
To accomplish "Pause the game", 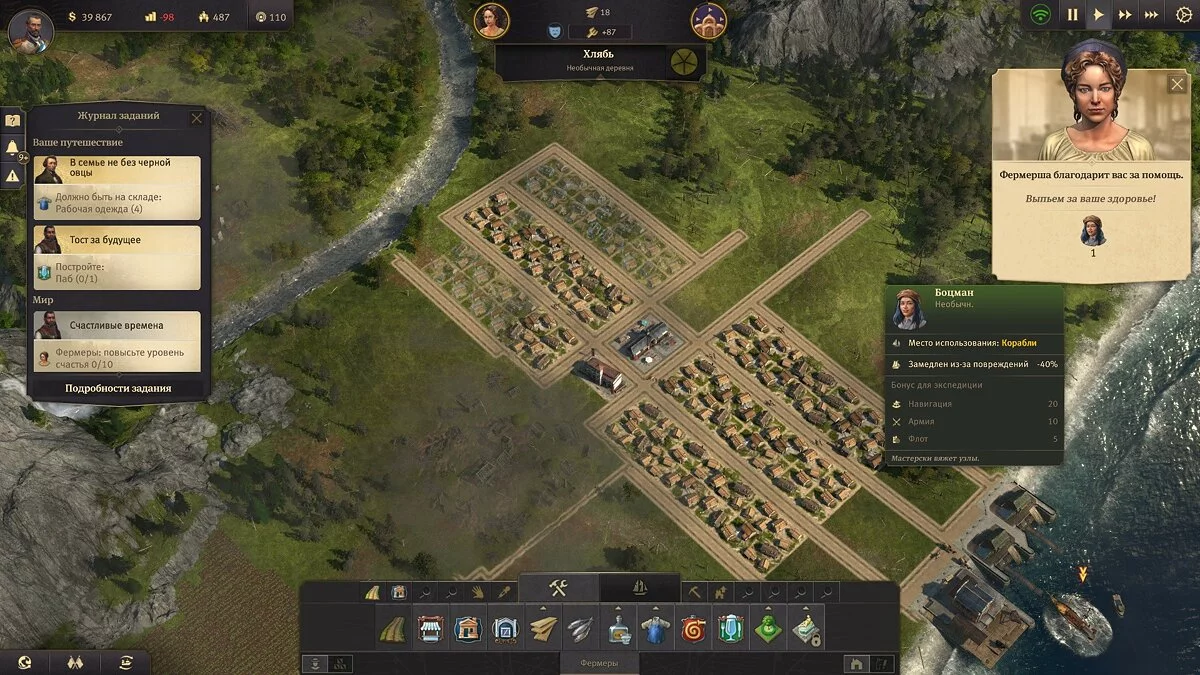I will (1073, 15).
